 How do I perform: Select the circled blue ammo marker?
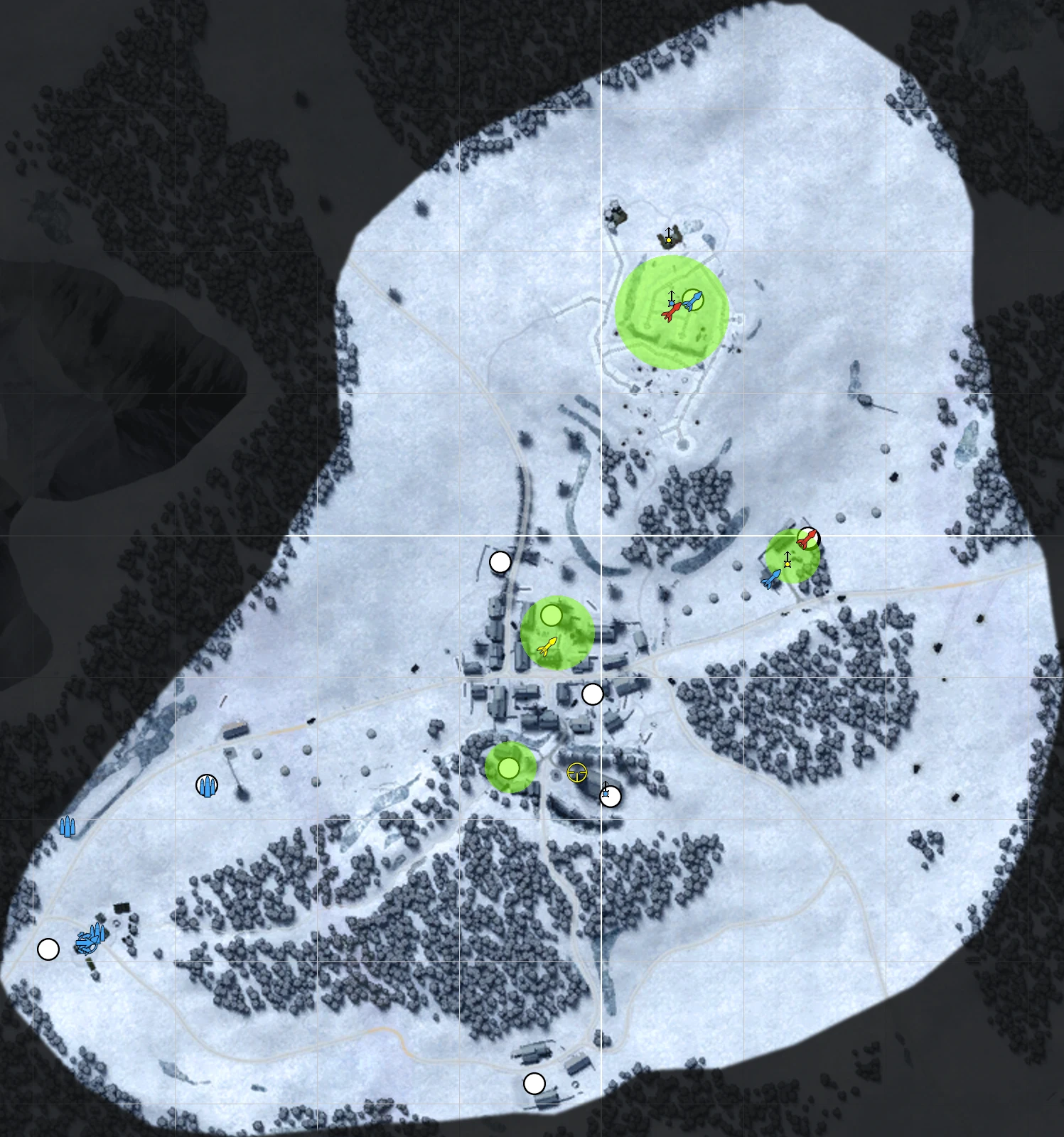[207, 785]
